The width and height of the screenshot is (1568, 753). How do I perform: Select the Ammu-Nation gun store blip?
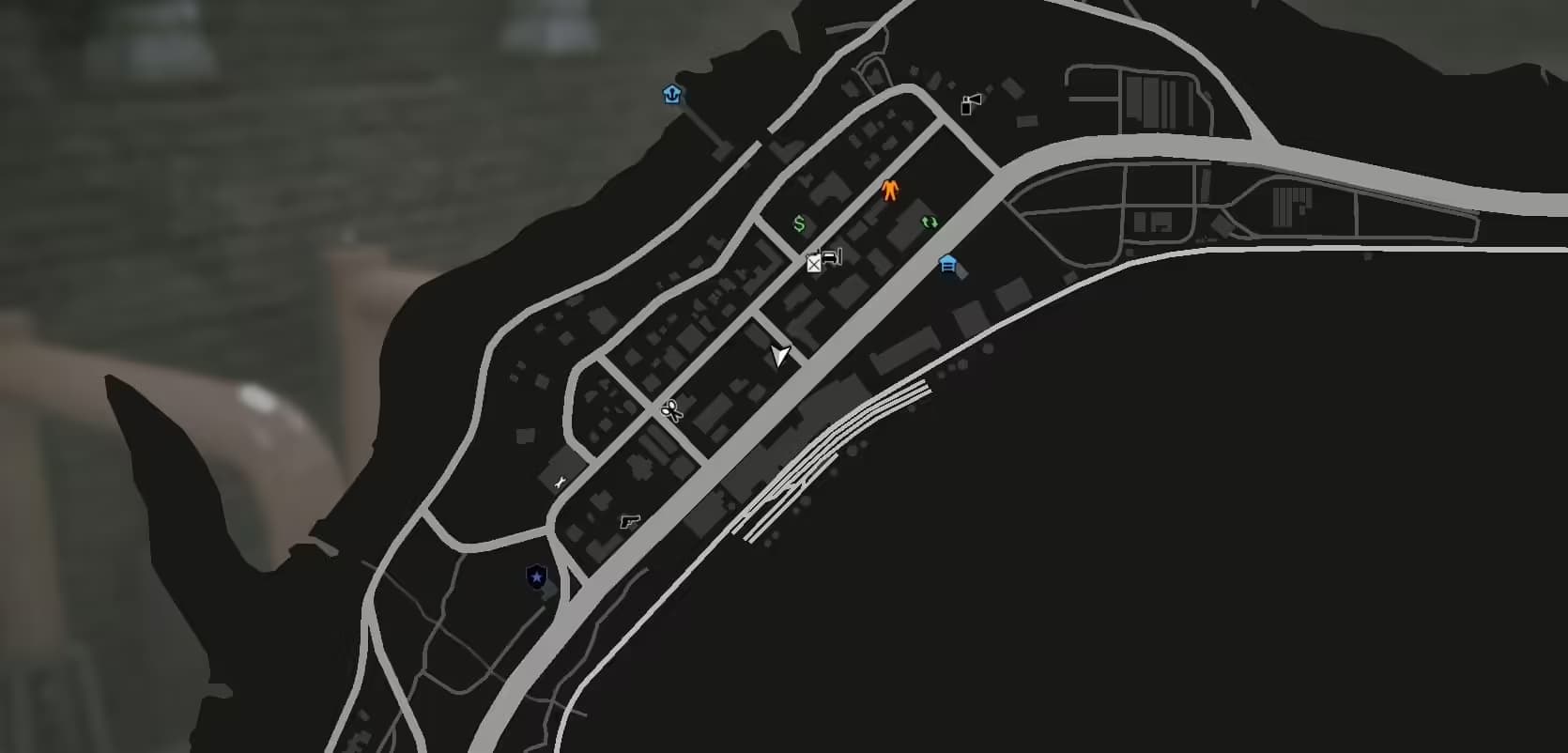[x=627, y=520]
